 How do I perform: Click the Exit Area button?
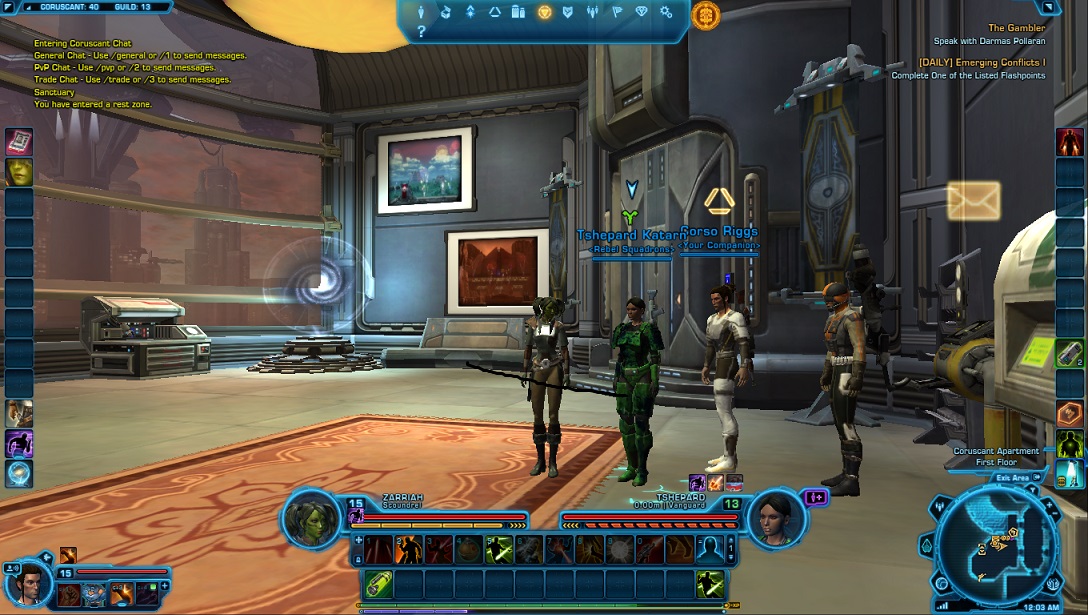click(x=1012, y=478)
